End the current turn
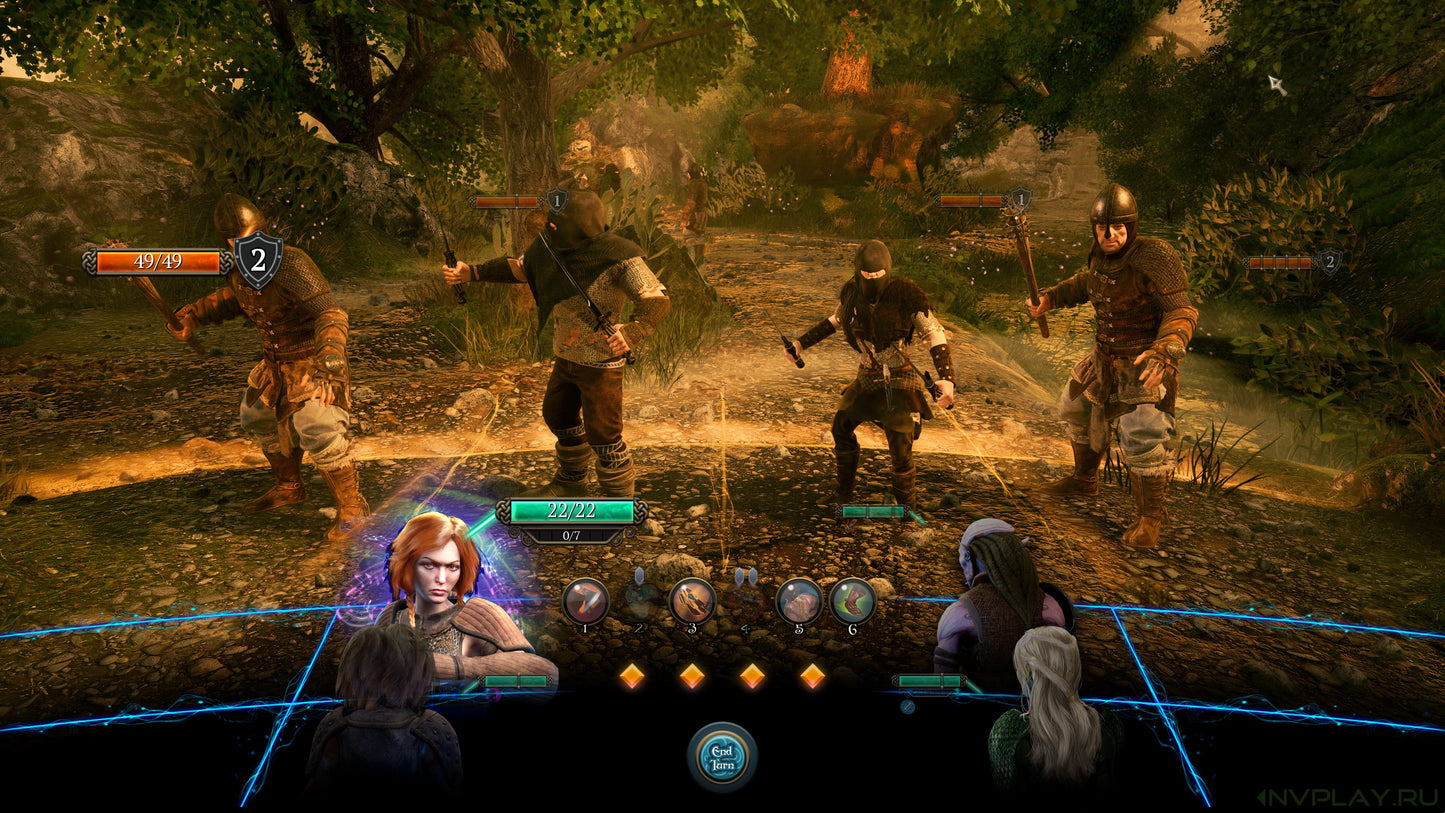 tap(722, 756)
